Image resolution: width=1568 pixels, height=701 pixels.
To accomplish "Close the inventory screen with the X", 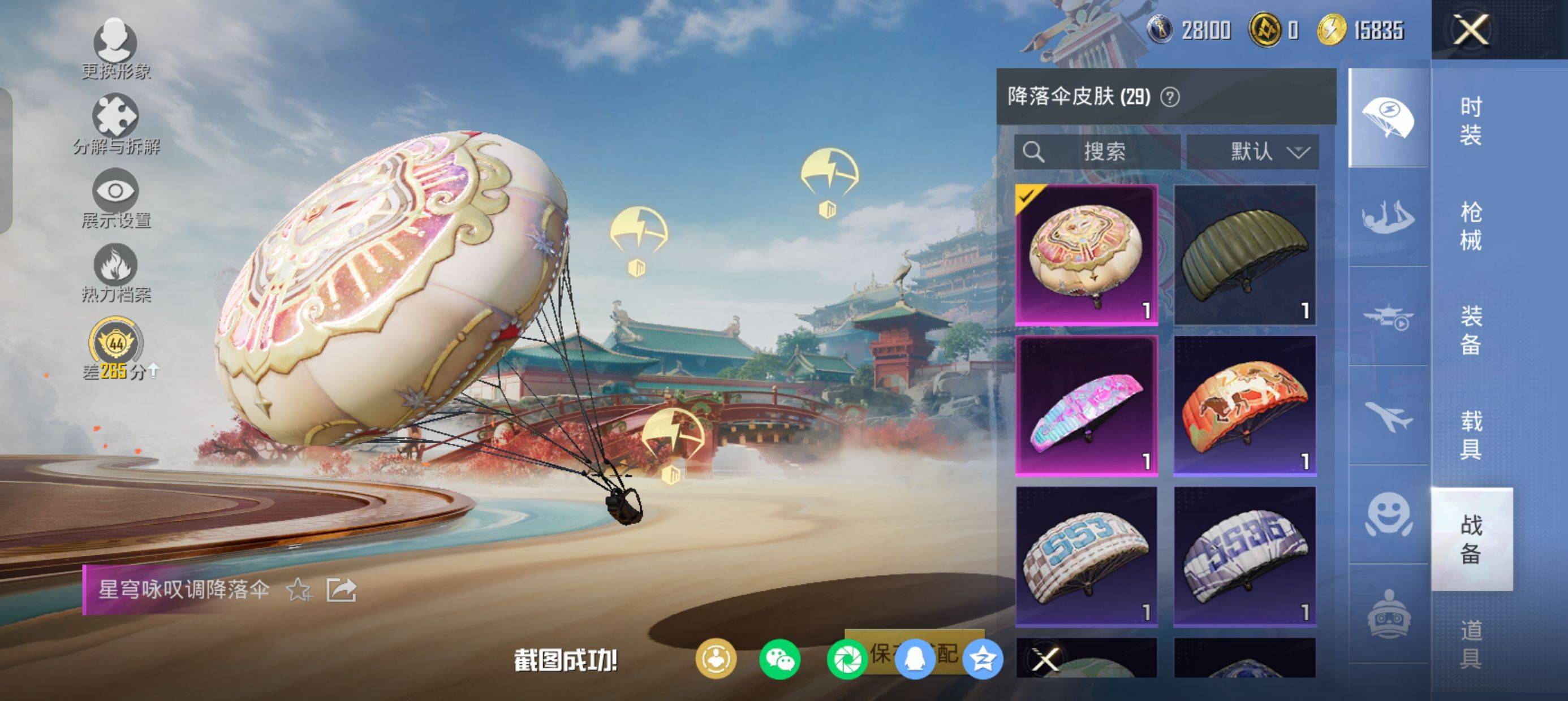I will pyautogui.click(x=1471, y=30).
